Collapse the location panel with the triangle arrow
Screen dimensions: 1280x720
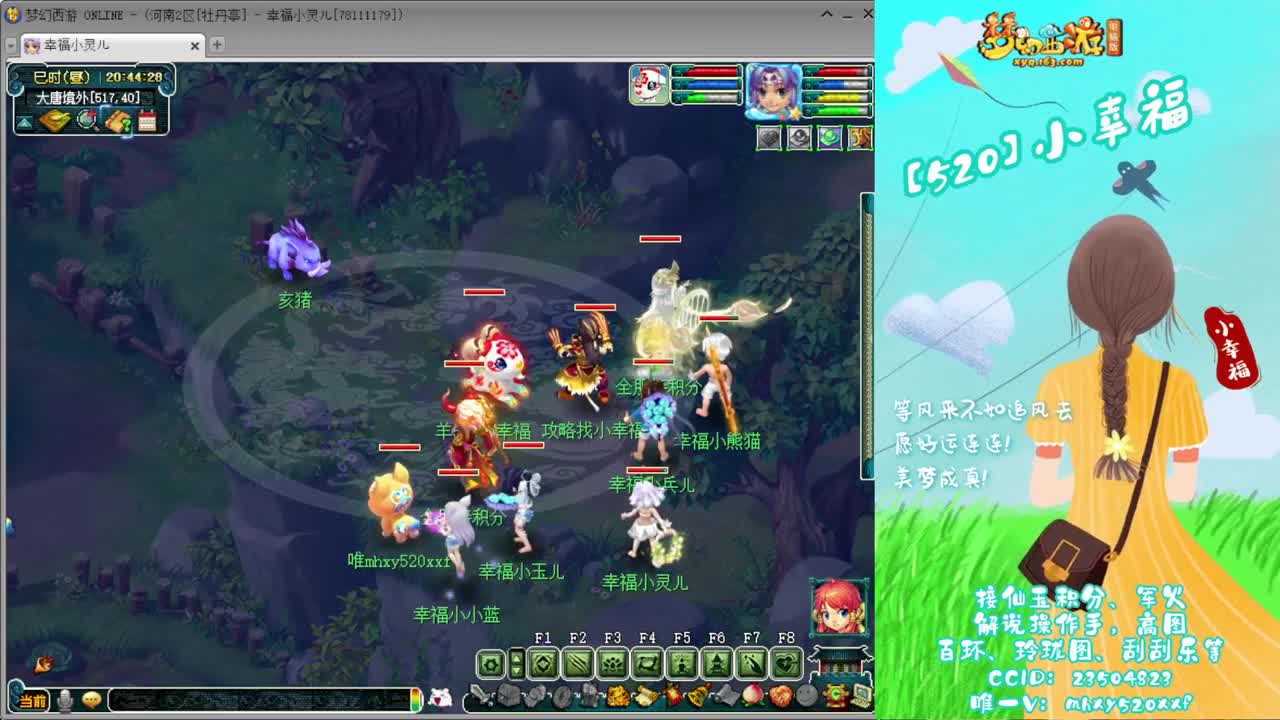click(23, 122)
